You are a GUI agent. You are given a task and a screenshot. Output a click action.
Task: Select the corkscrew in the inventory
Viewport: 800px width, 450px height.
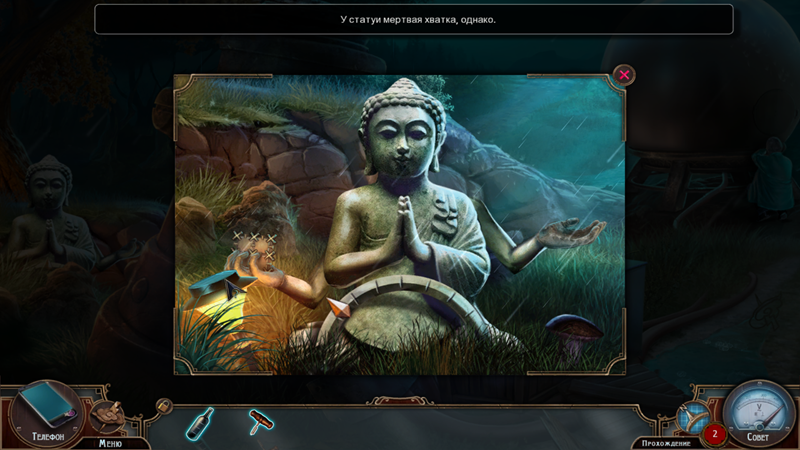tap(260, 423)
